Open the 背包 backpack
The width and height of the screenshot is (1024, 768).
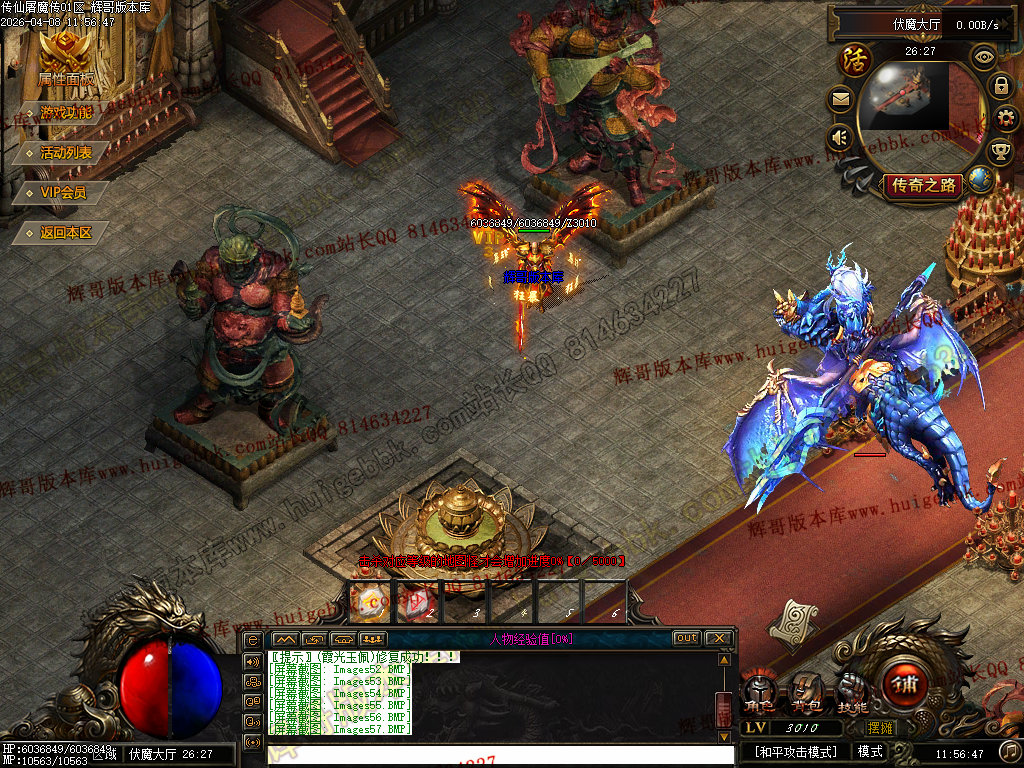click(x=806, y=693)
